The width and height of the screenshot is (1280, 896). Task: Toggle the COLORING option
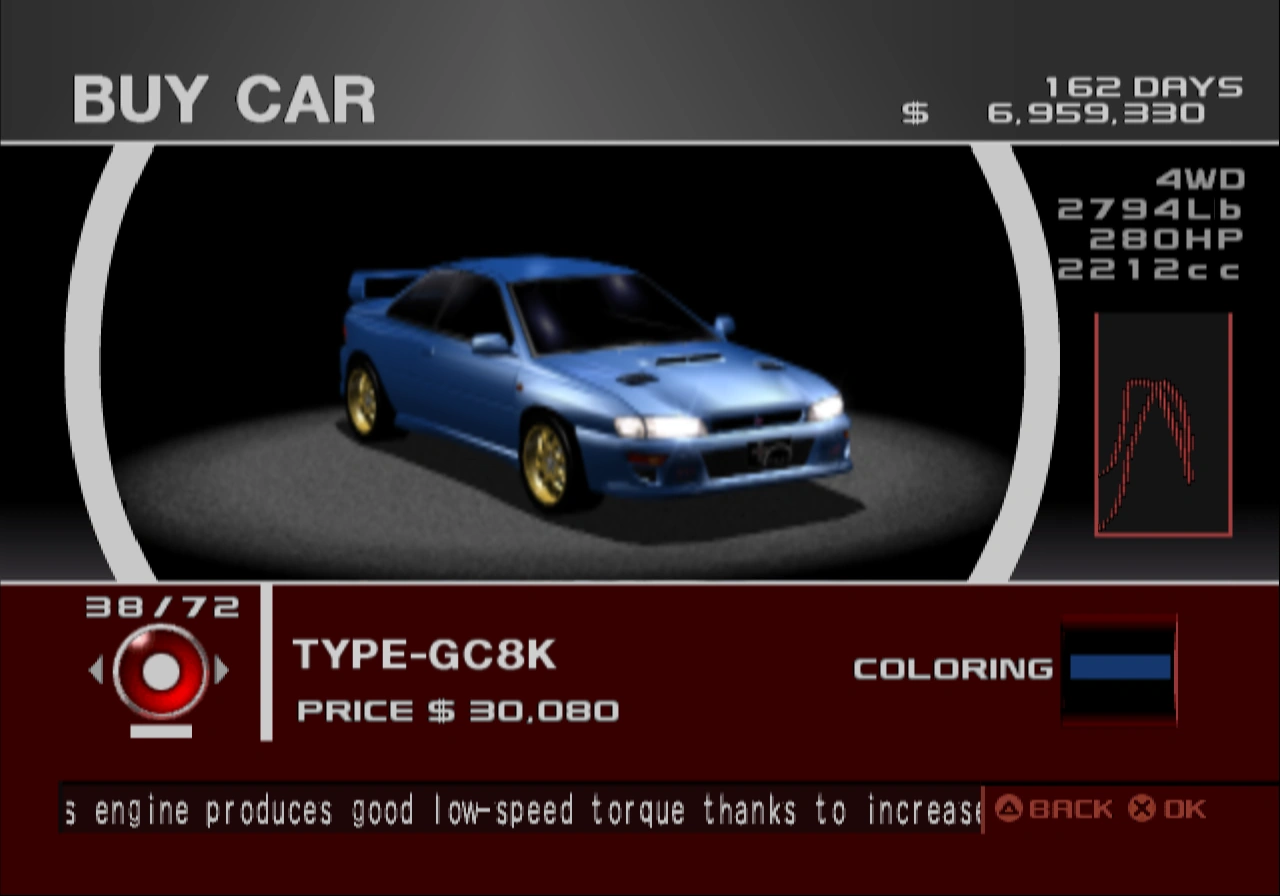pyautogui.click(x=950, y=668)
